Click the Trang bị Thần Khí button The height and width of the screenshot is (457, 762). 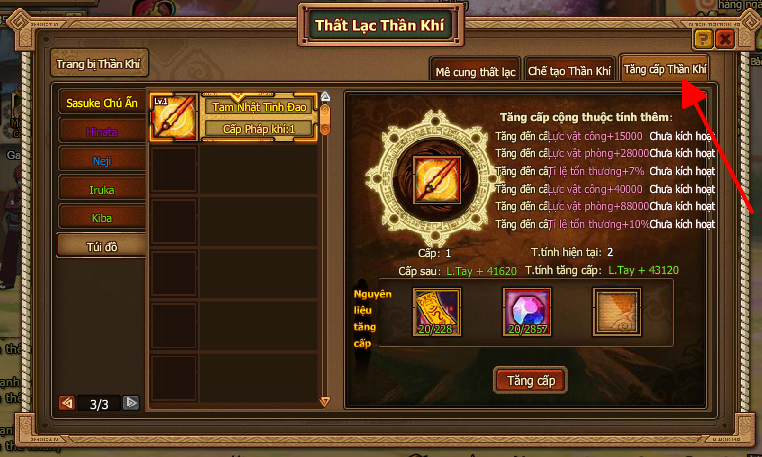[x=101, y=63]
